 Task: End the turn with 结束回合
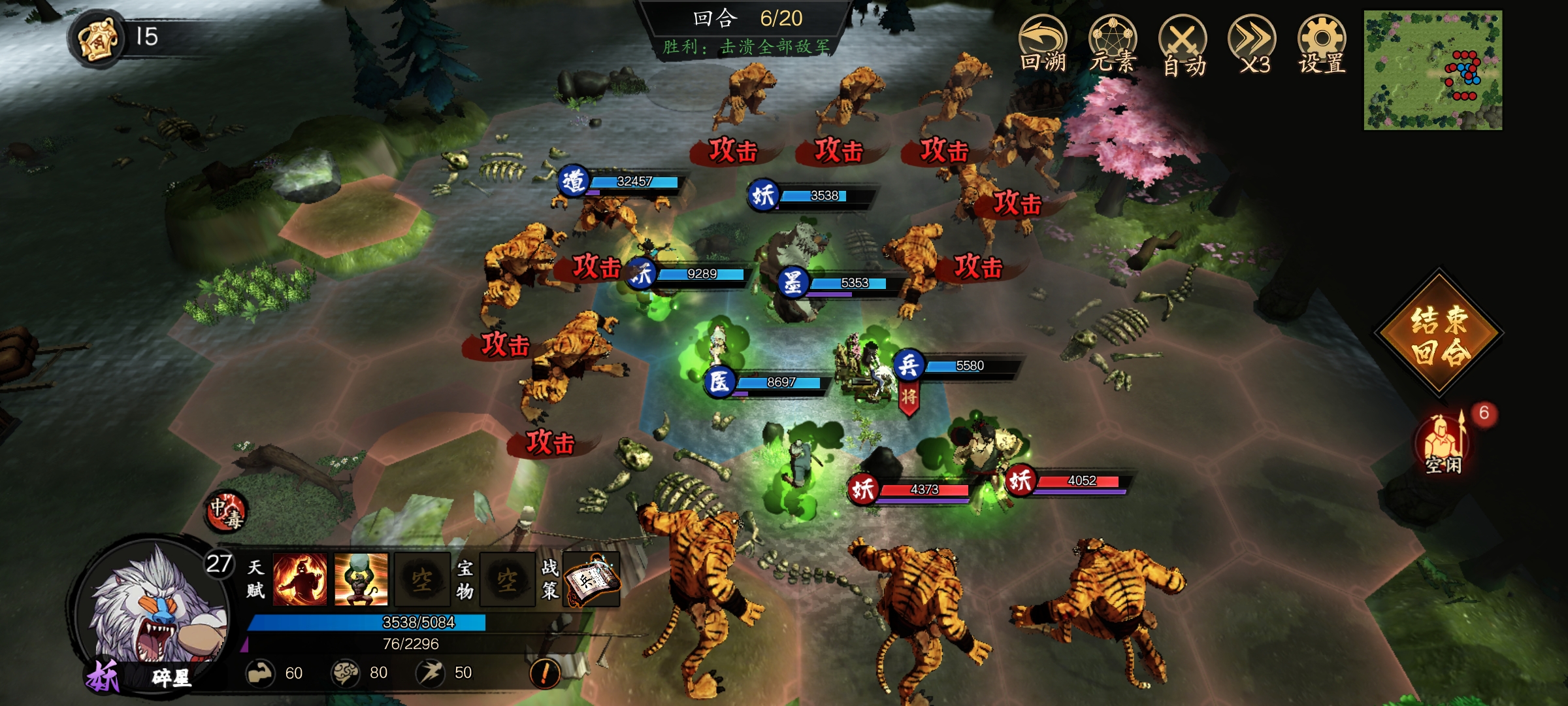pos(1439,334)
